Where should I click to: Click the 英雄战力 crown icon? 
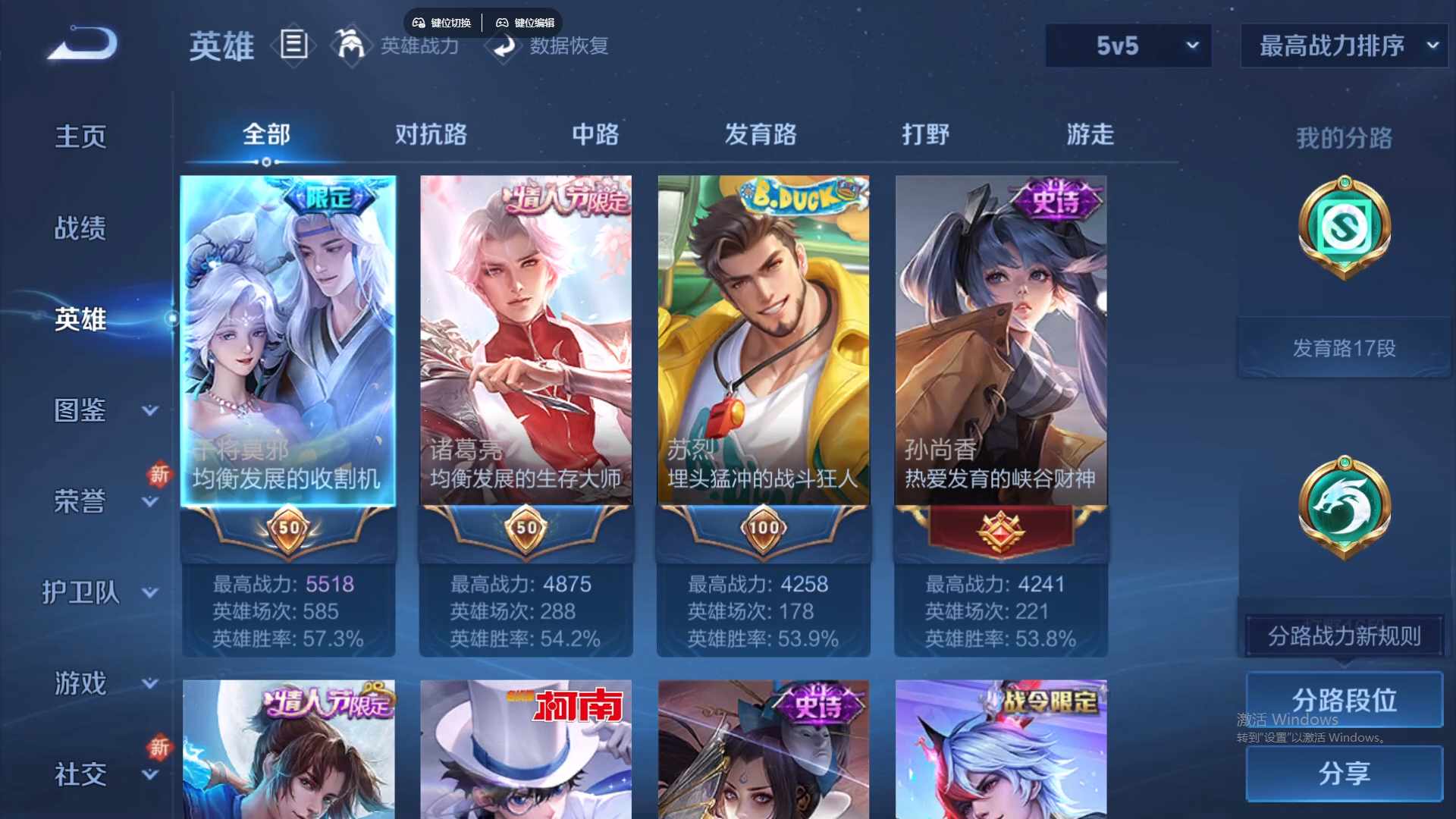point(351,45)
